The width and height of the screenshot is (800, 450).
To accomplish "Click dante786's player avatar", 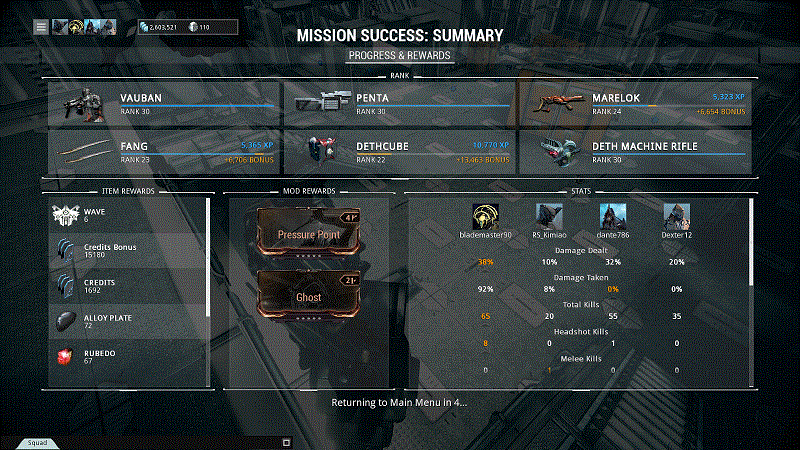I will coord(613,216).
